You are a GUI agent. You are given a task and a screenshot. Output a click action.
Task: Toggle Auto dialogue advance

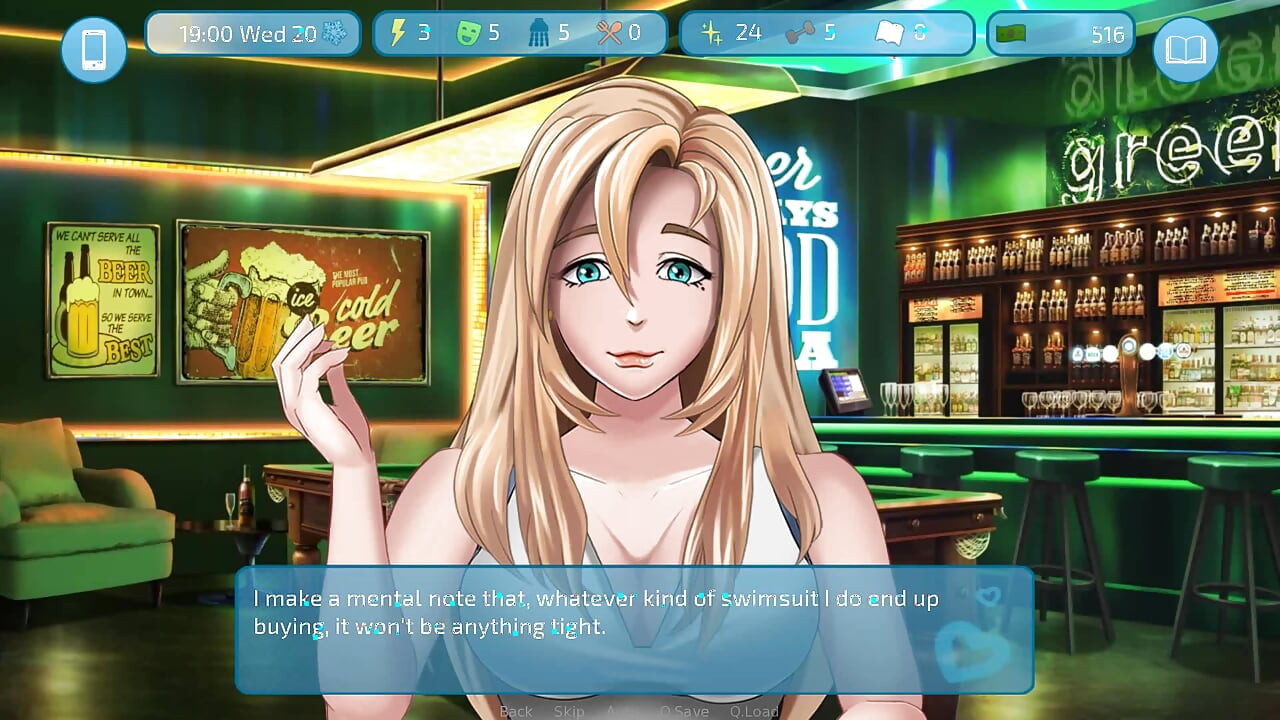621,711
